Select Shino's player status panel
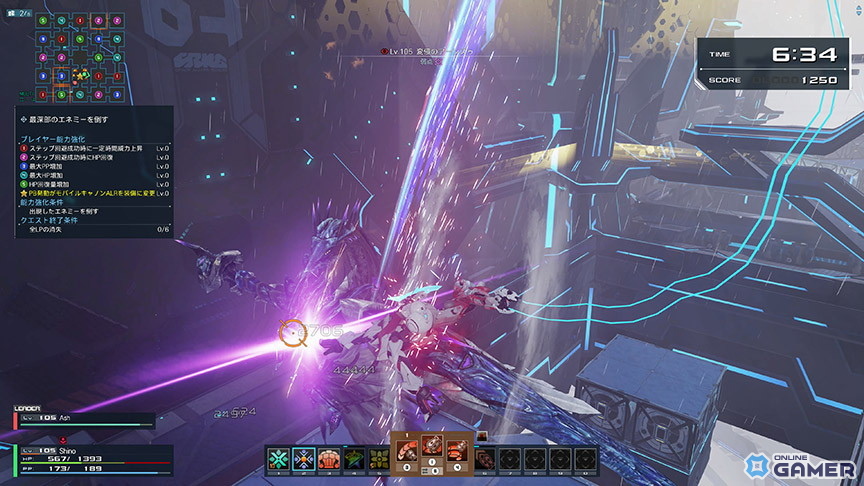The height and width of the screenshot is (486, 864). (x=85, y=459)
